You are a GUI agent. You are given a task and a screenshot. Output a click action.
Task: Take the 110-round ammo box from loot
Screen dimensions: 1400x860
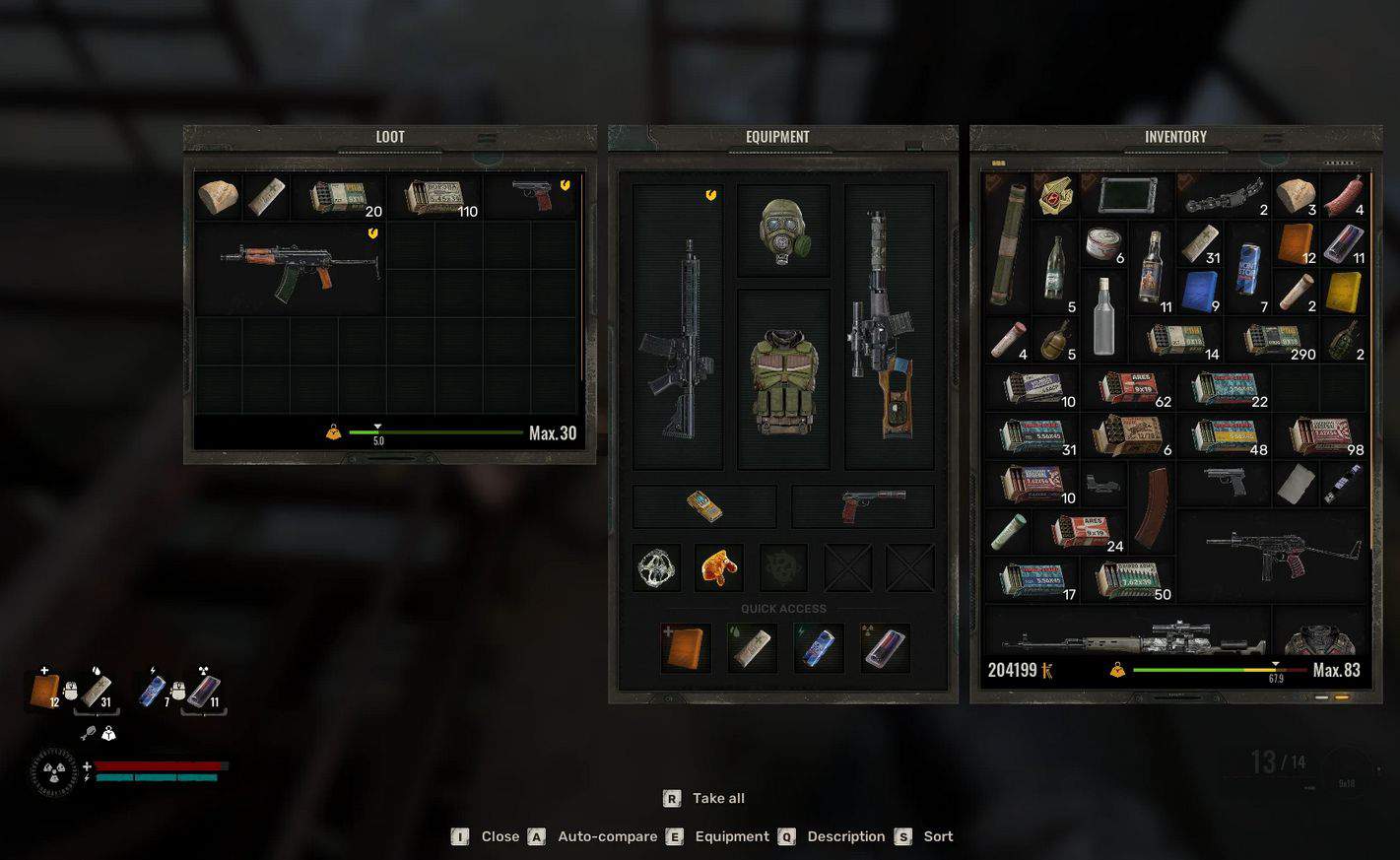pos(436,198)
